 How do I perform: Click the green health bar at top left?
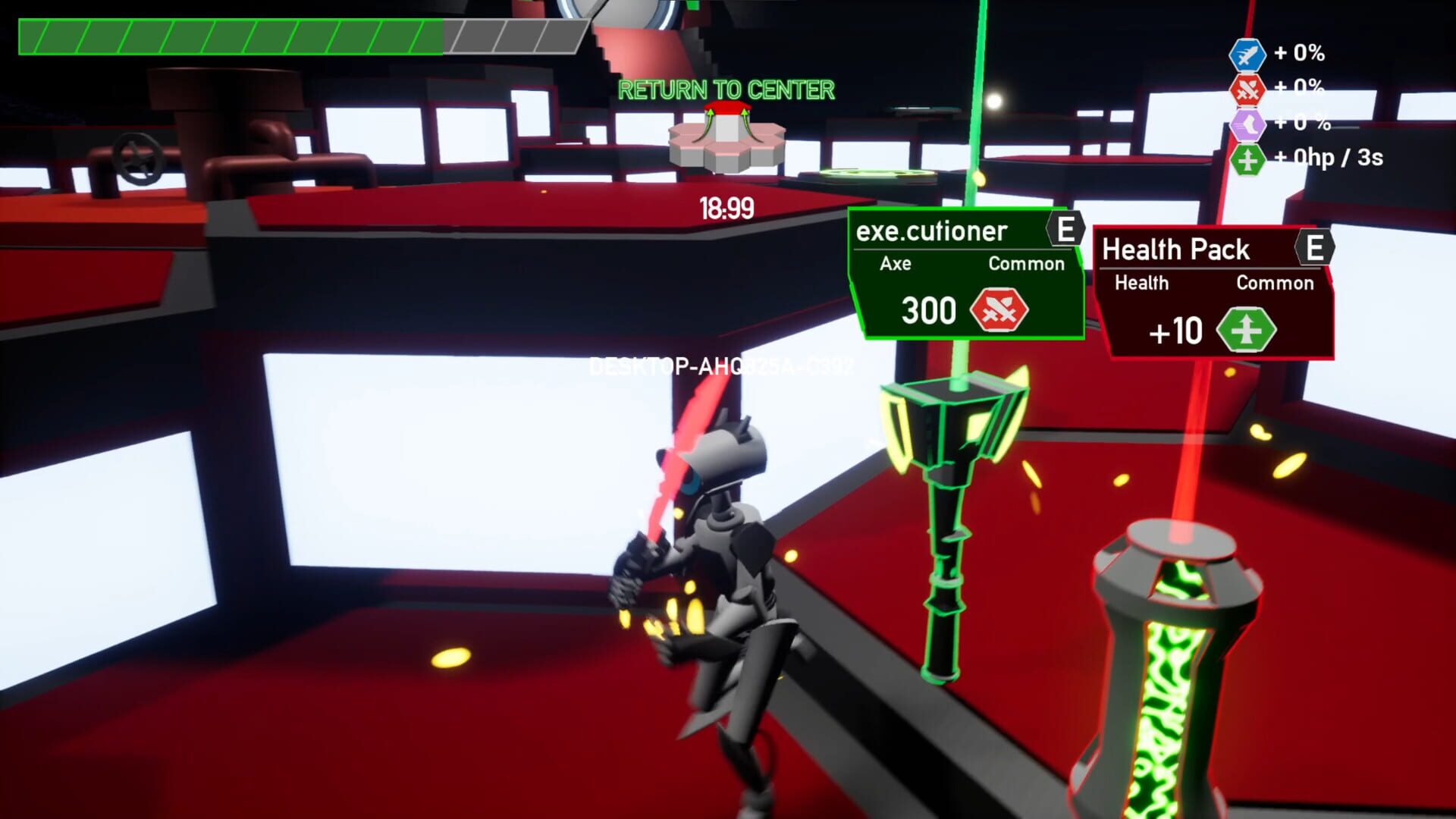click(x=227, y=33)
